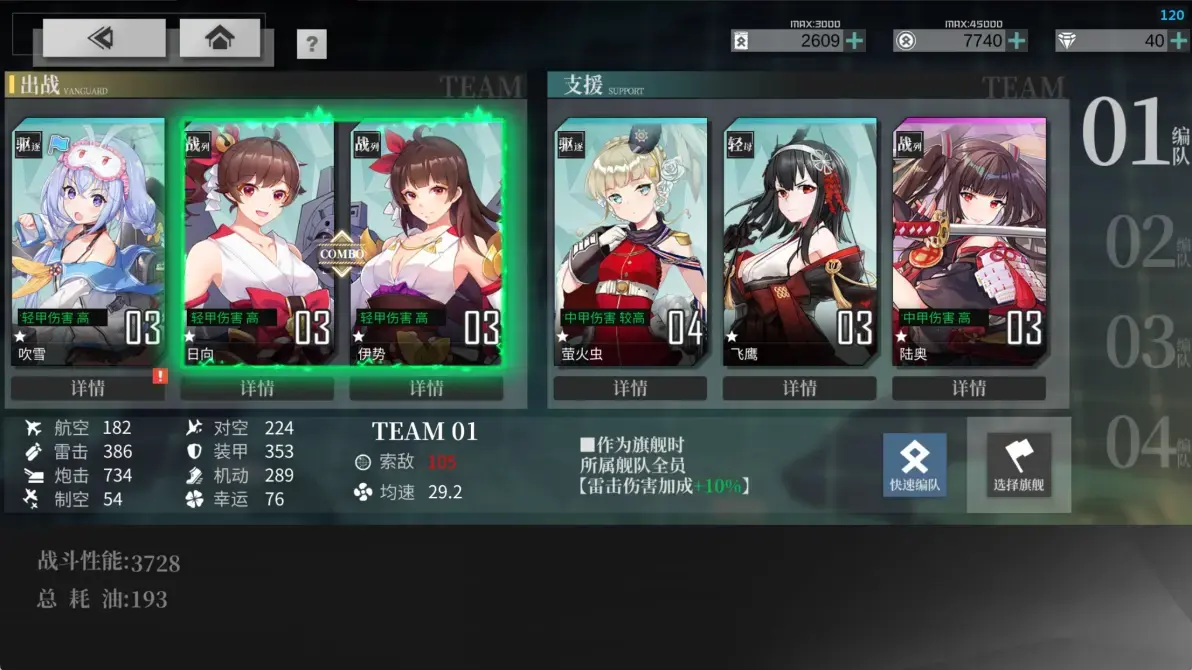Show 详情 details for 陆奥
Viewport: 1192px width, 670px height.
969,388
